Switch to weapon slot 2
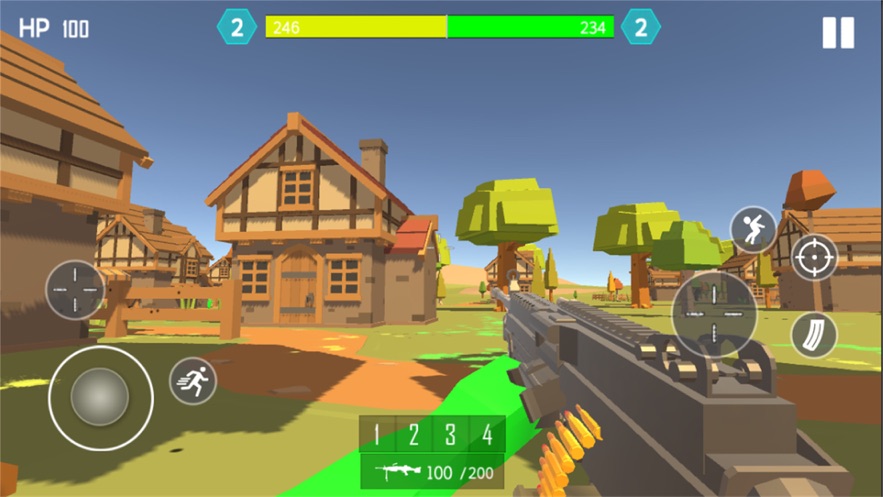 pyautogui.click(x=413, y=435)
